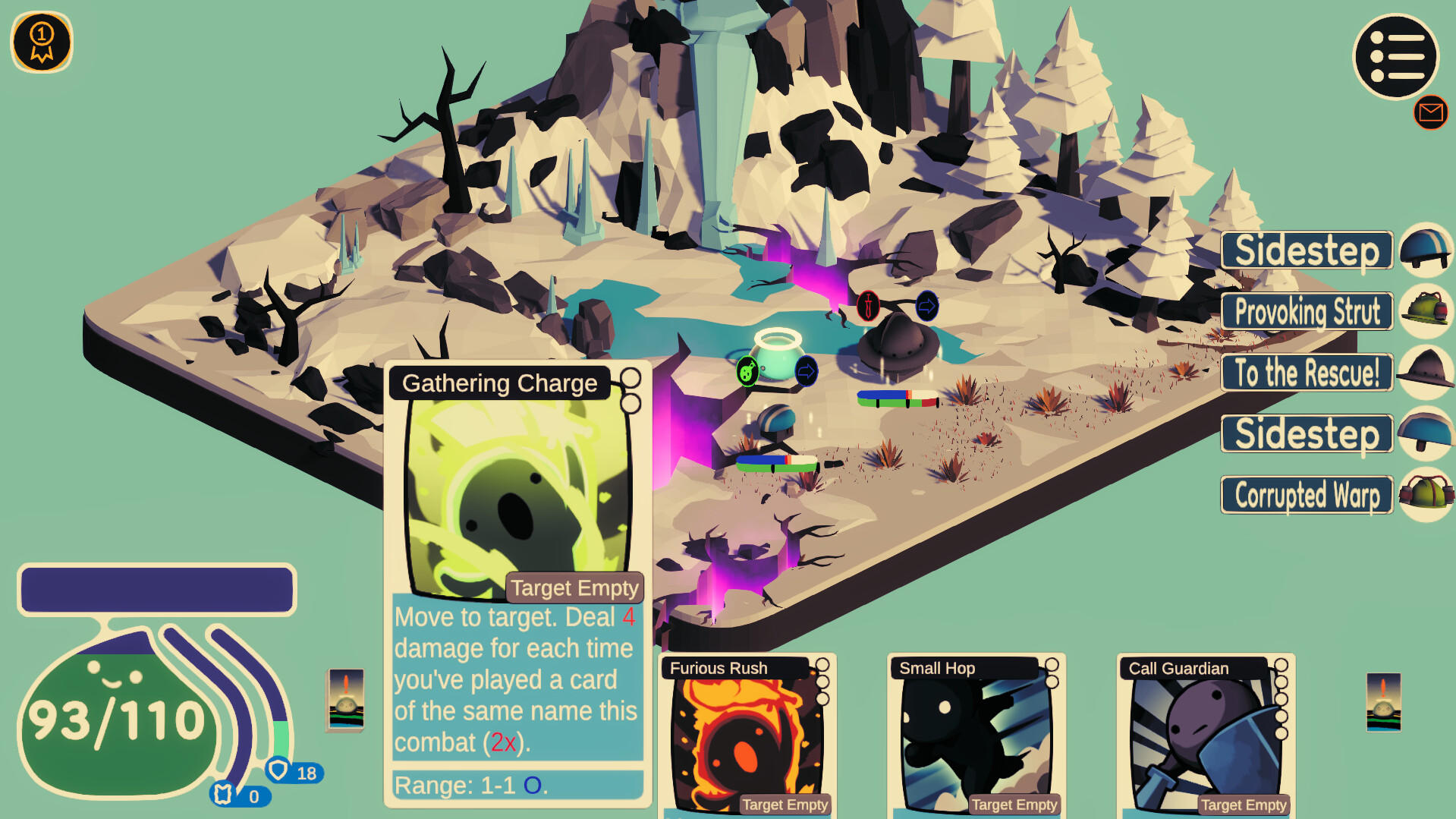Viewport: 1456px width, 819px height.
Task: Open the mail notification icon
Action: point(1429,112)
